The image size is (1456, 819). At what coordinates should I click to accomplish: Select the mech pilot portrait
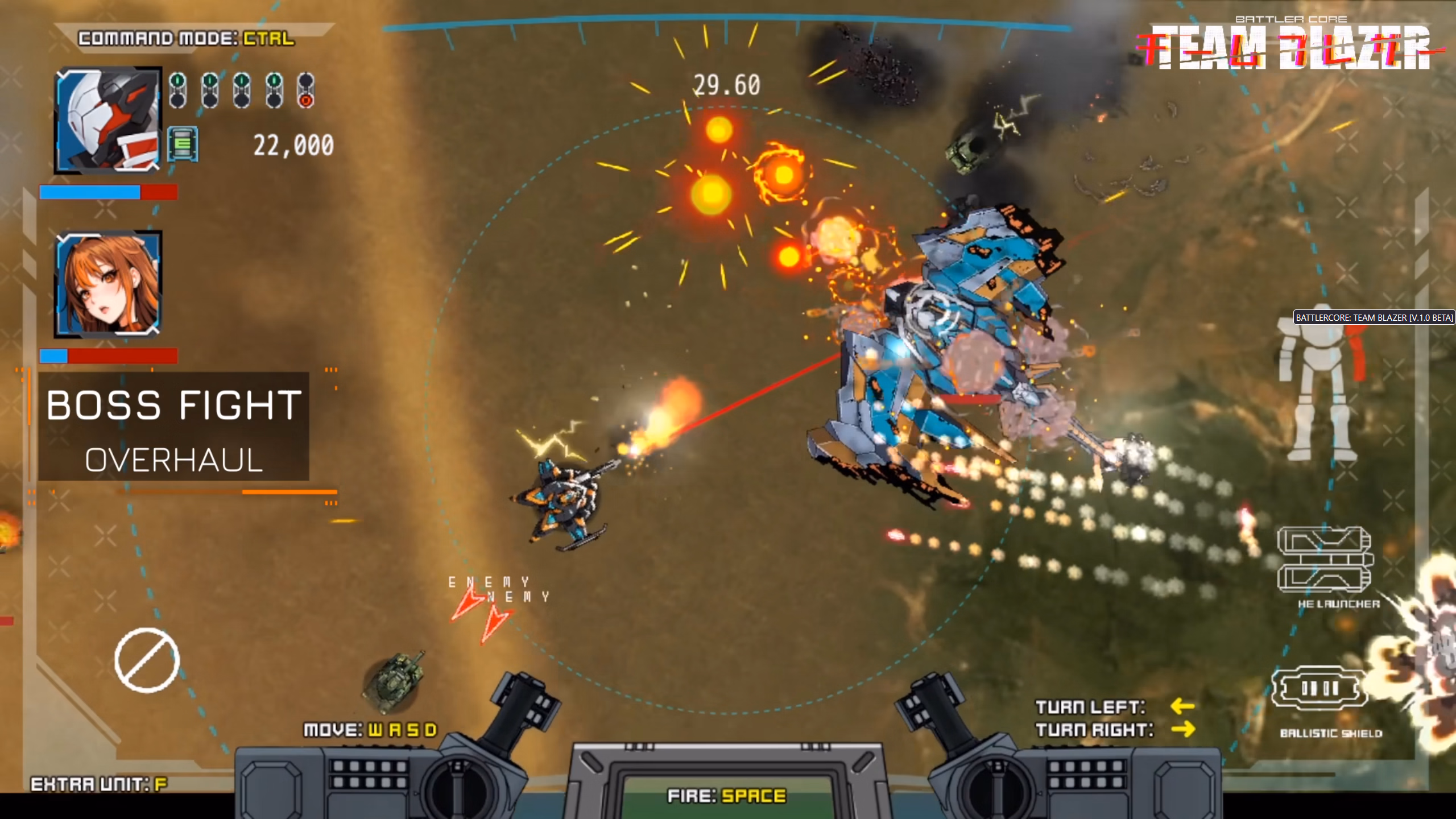[108, 119]
